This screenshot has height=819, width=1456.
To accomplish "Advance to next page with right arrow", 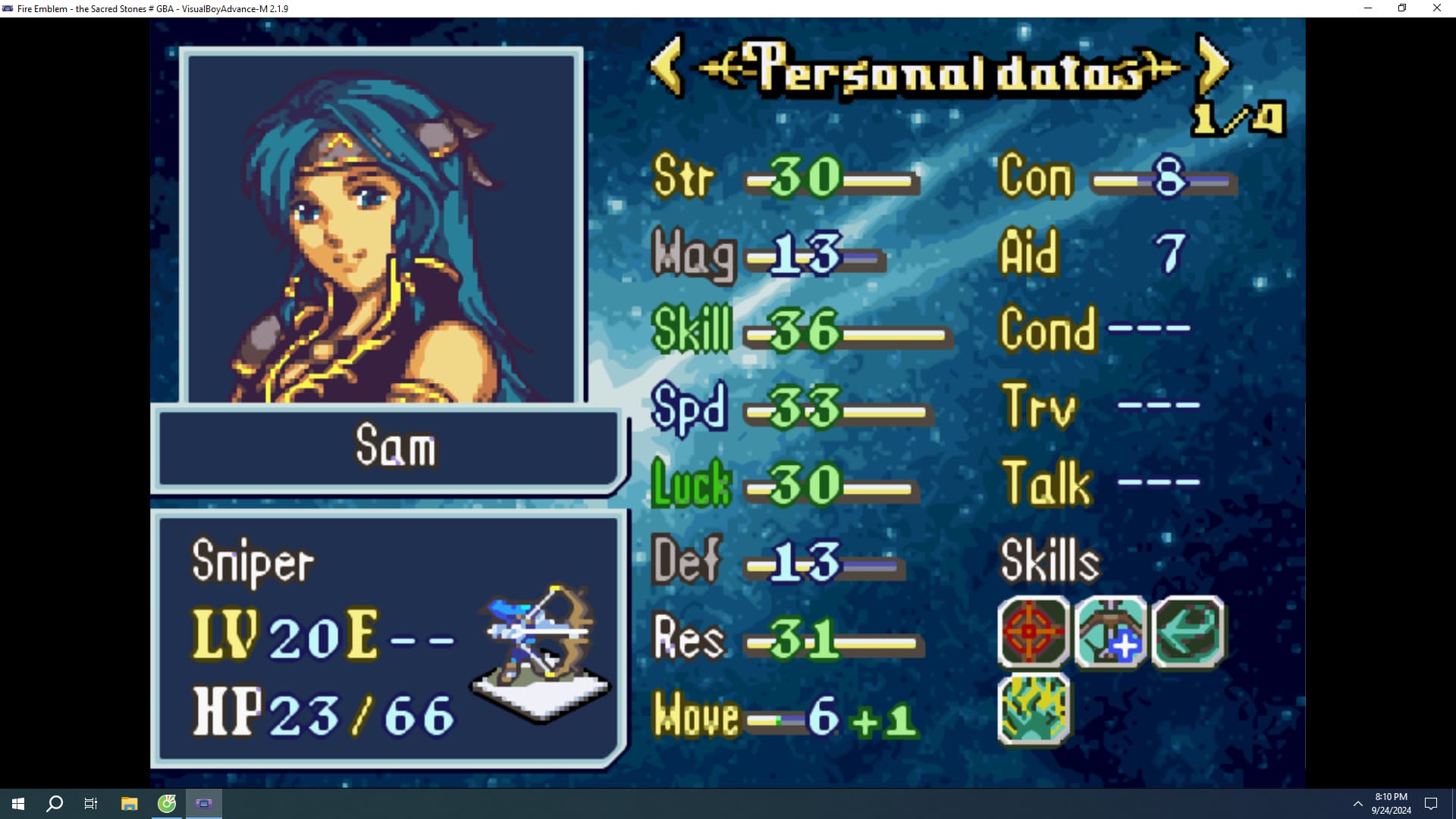I will [x=1212, y=67].
